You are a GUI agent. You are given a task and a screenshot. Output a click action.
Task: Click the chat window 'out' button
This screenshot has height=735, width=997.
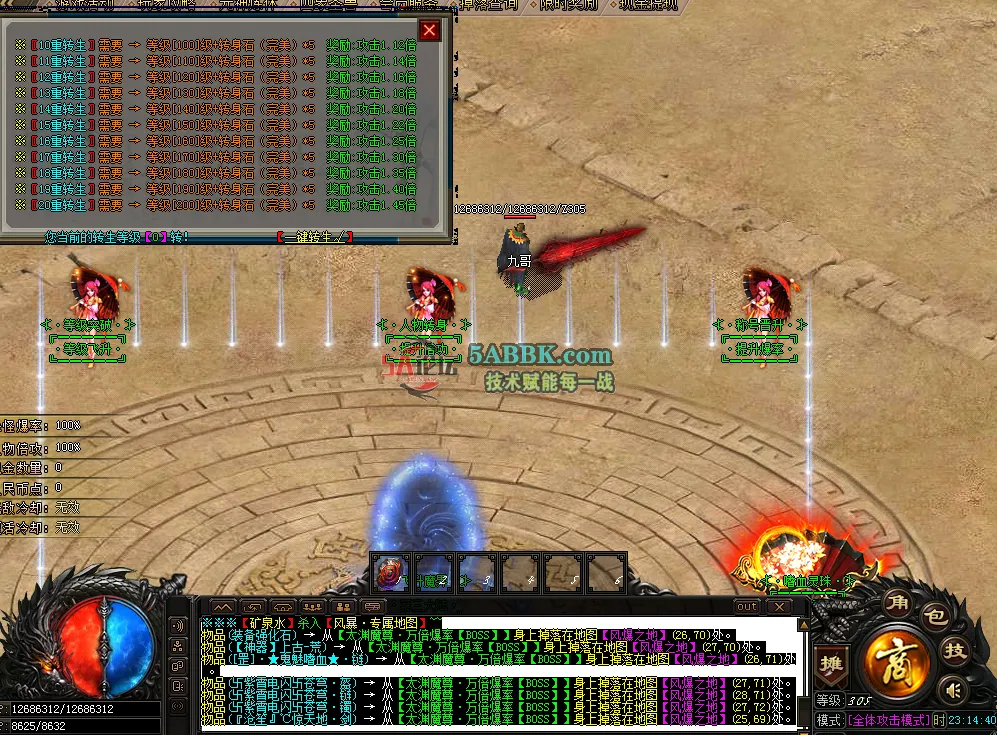tap(747, 607)
